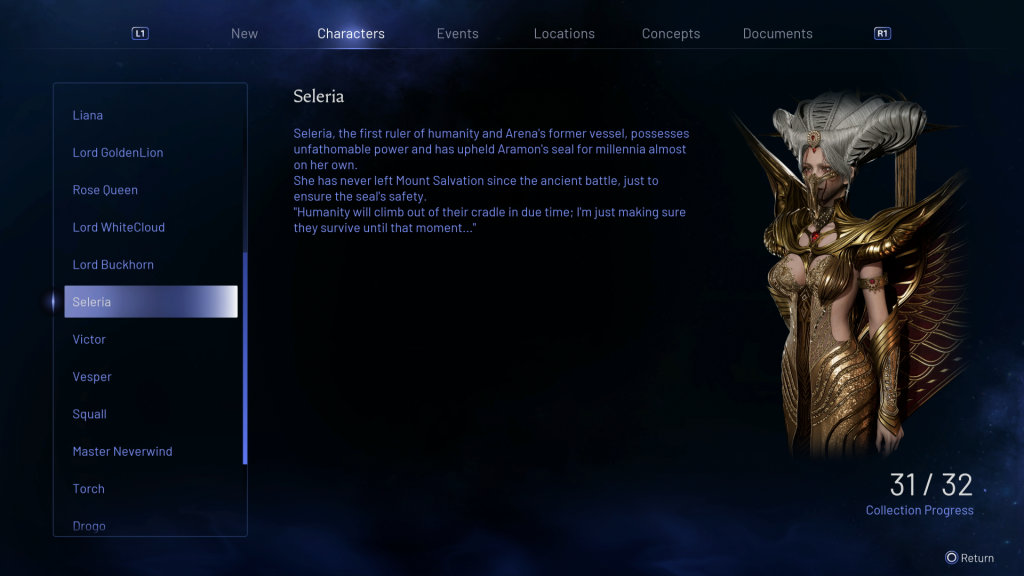Image resolution: width=1024 pixels, height=576 pixels.
Task: Click the highlighted Seleria entry
Action: click(150, 302)
